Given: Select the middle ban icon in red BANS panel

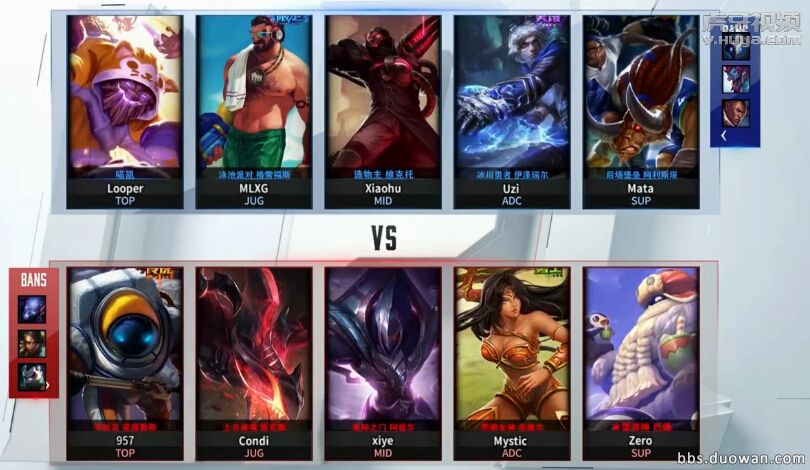Looking at the screenshot, I should coord(31,344).
